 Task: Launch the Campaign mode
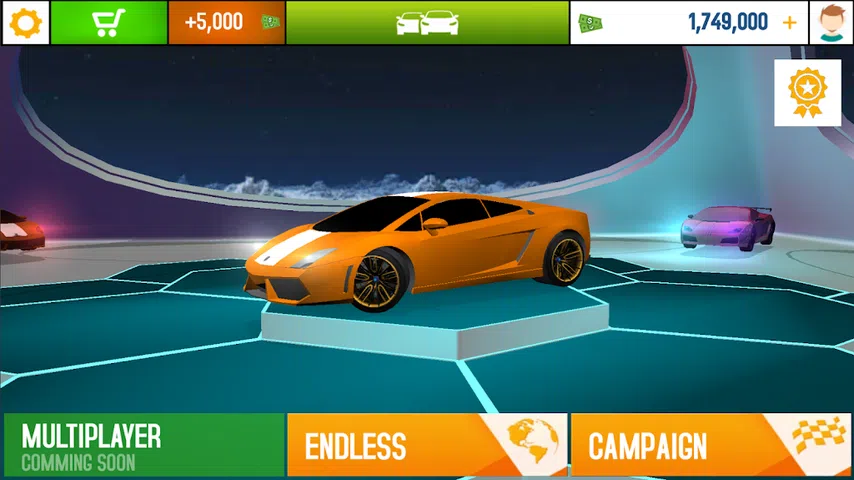pos(711,446)
